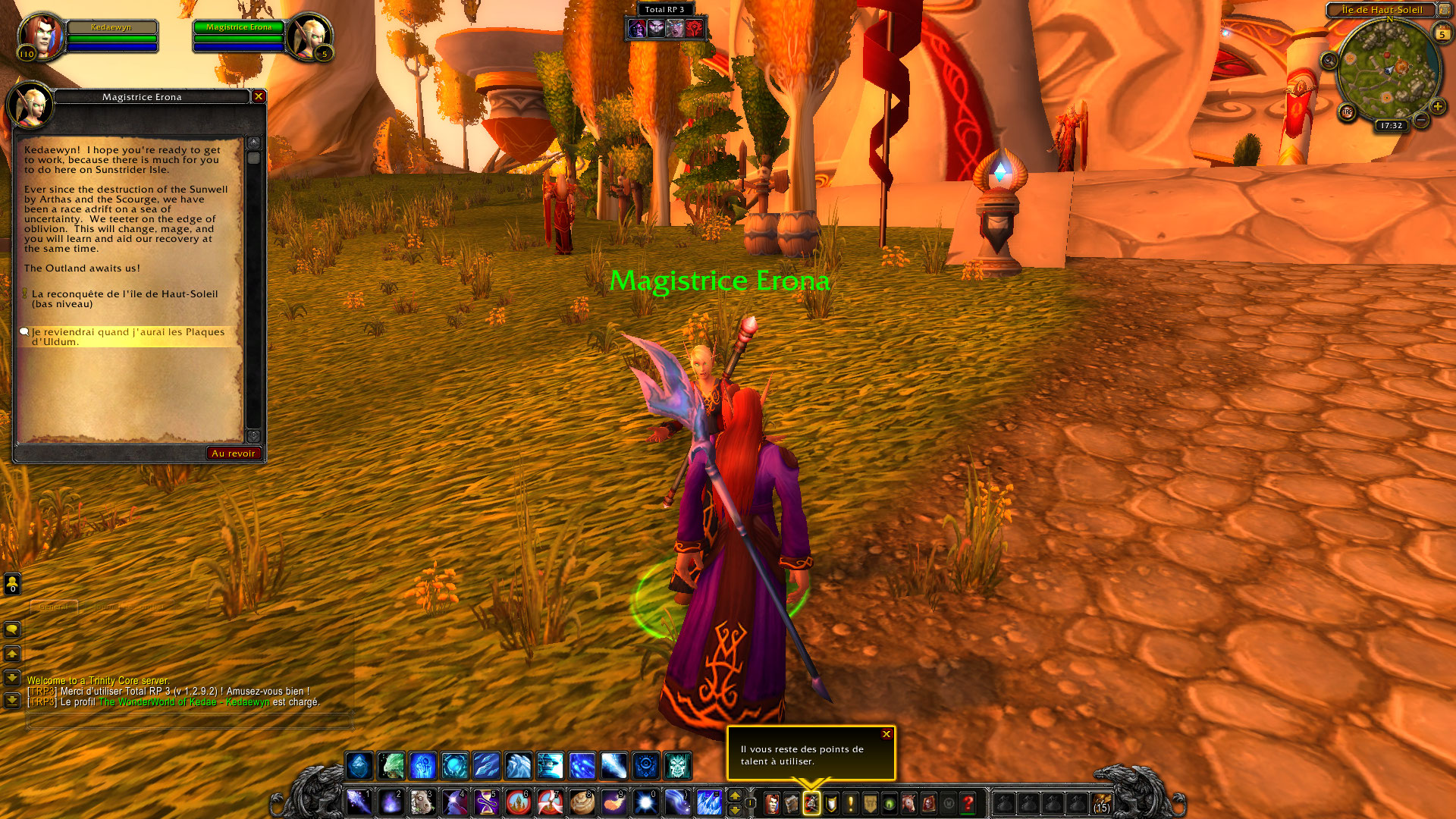Open the quest log exclamation icon
1456x819 pixels.
pos(850,803)
